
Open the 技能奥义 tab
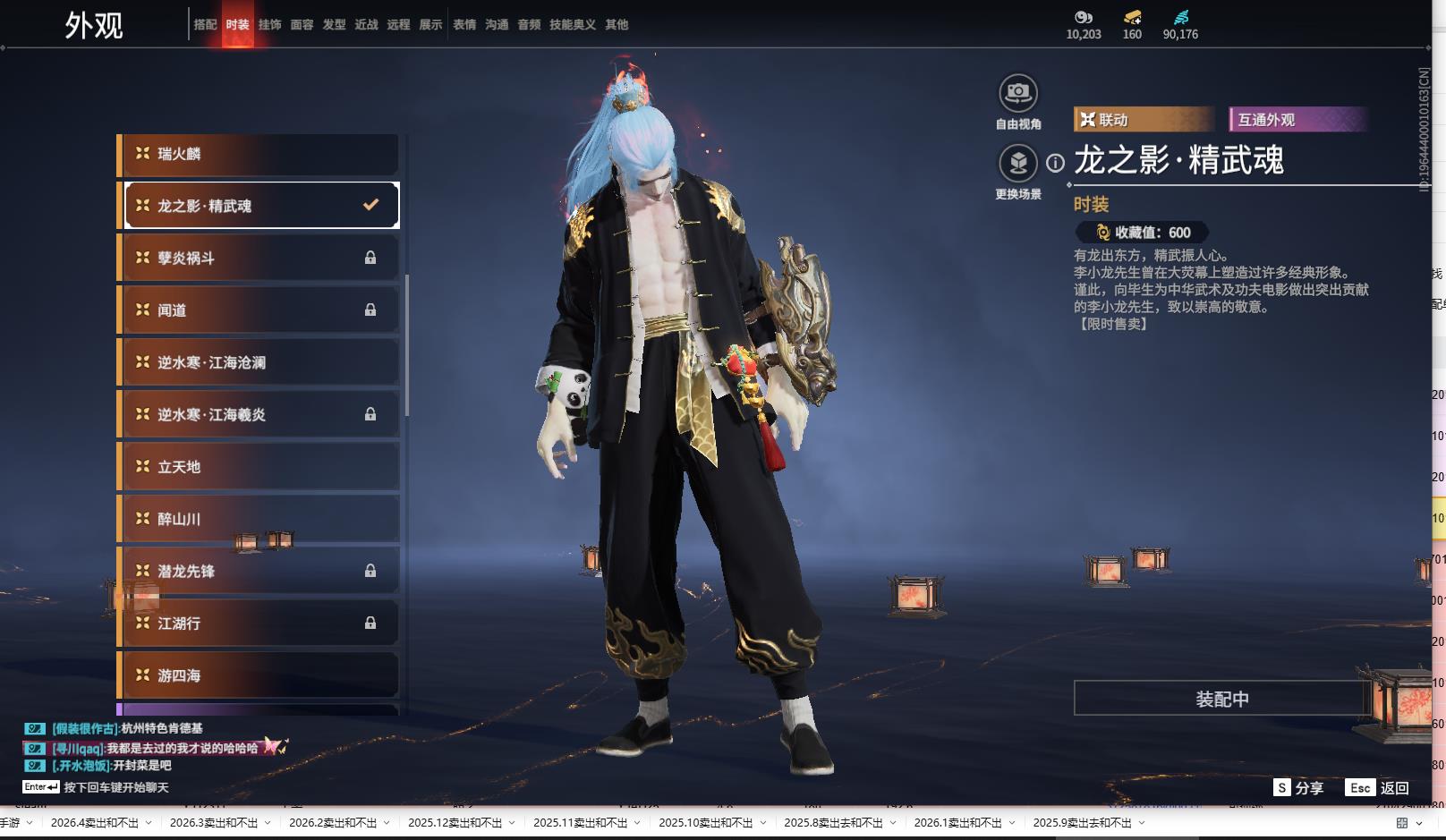click(x=573, y=25)
